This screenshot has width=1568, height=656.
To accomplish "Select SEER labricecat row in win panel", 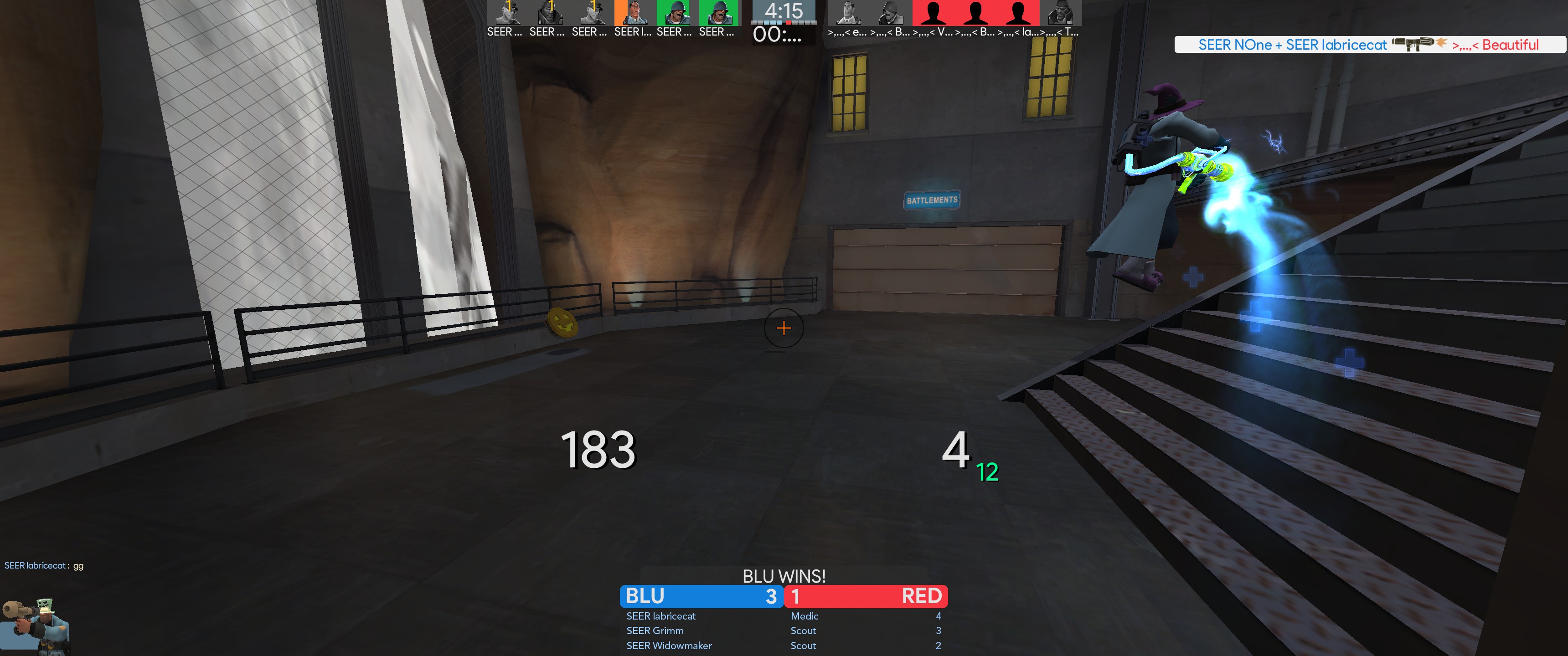I will click(661, 616).
